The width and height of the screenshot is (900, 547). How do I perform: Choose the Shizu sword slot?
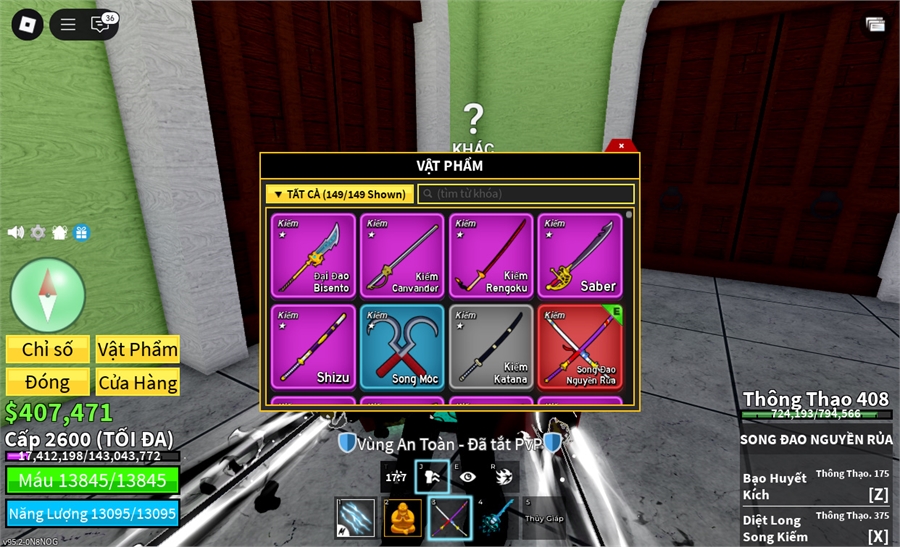coord(314,346)
